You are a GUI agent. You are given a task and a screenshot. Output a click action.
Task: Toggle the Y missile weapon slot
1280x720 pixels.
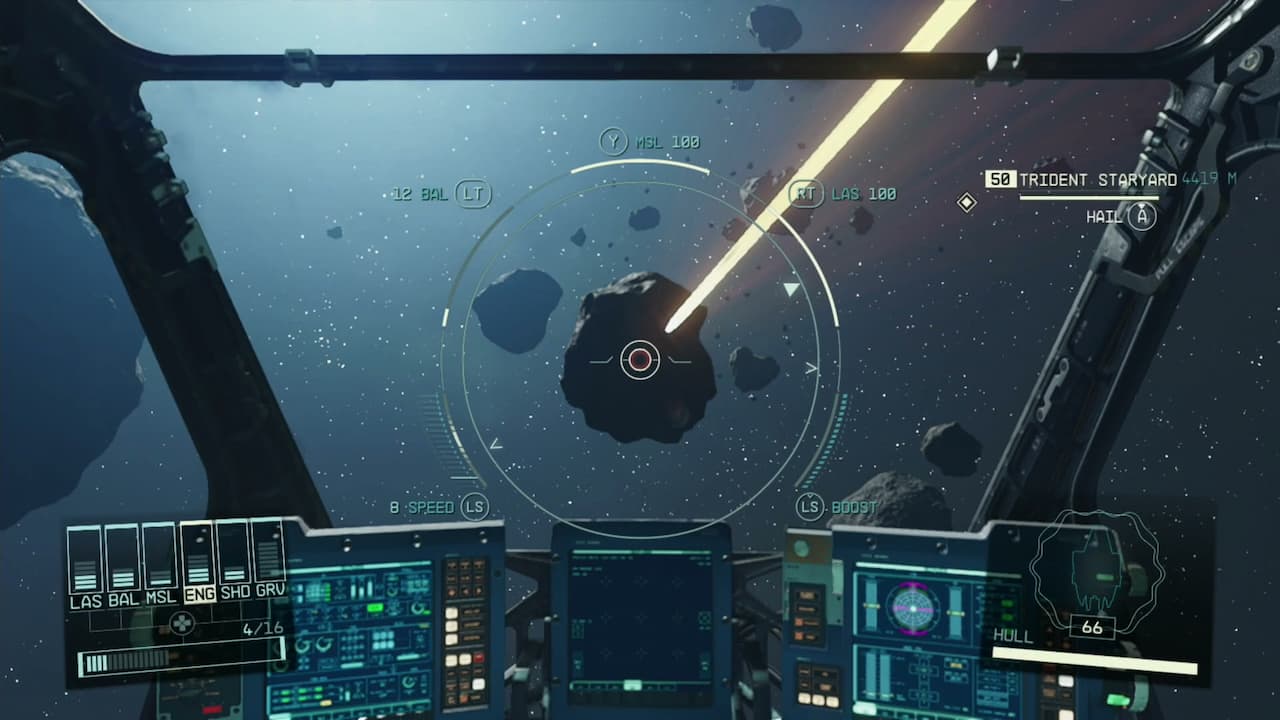(614, 141)
